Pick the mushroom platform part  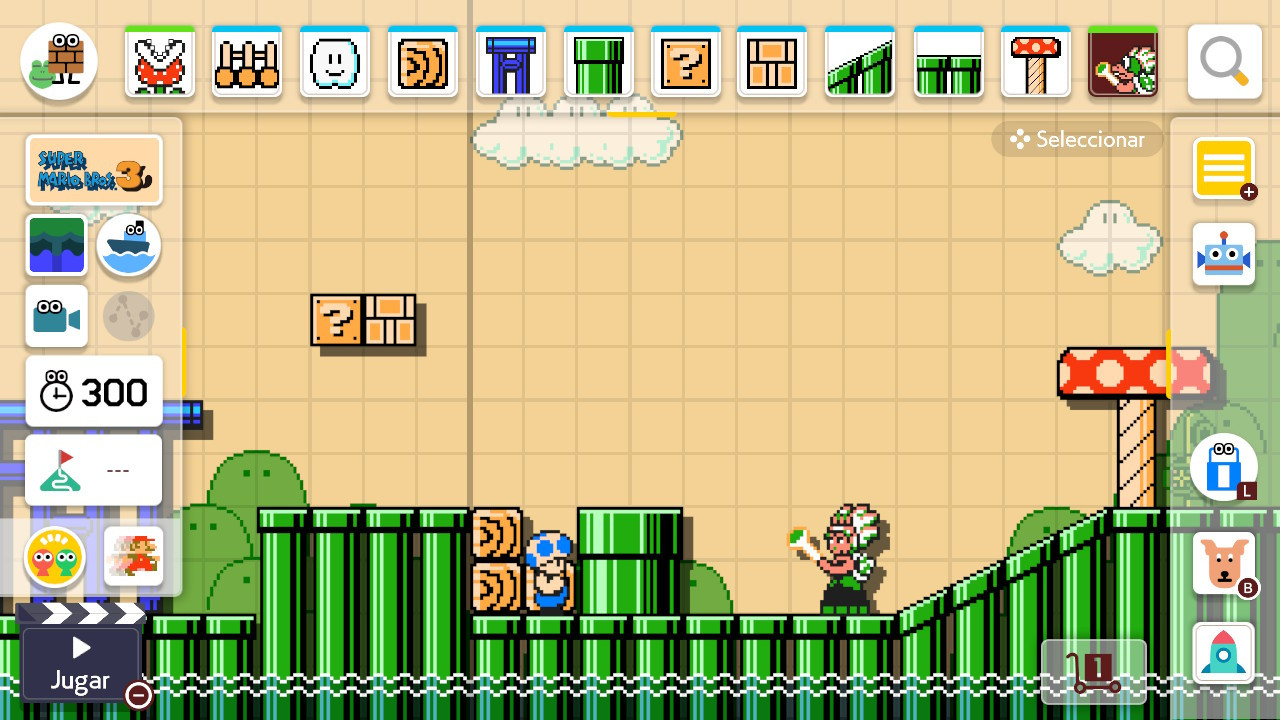[x=1036, y=60]
